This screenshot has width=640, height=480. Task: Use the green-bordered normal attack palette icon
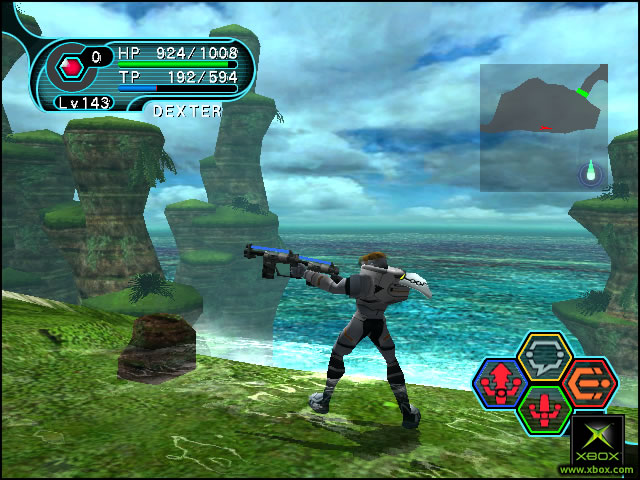(x=545, y=408)
